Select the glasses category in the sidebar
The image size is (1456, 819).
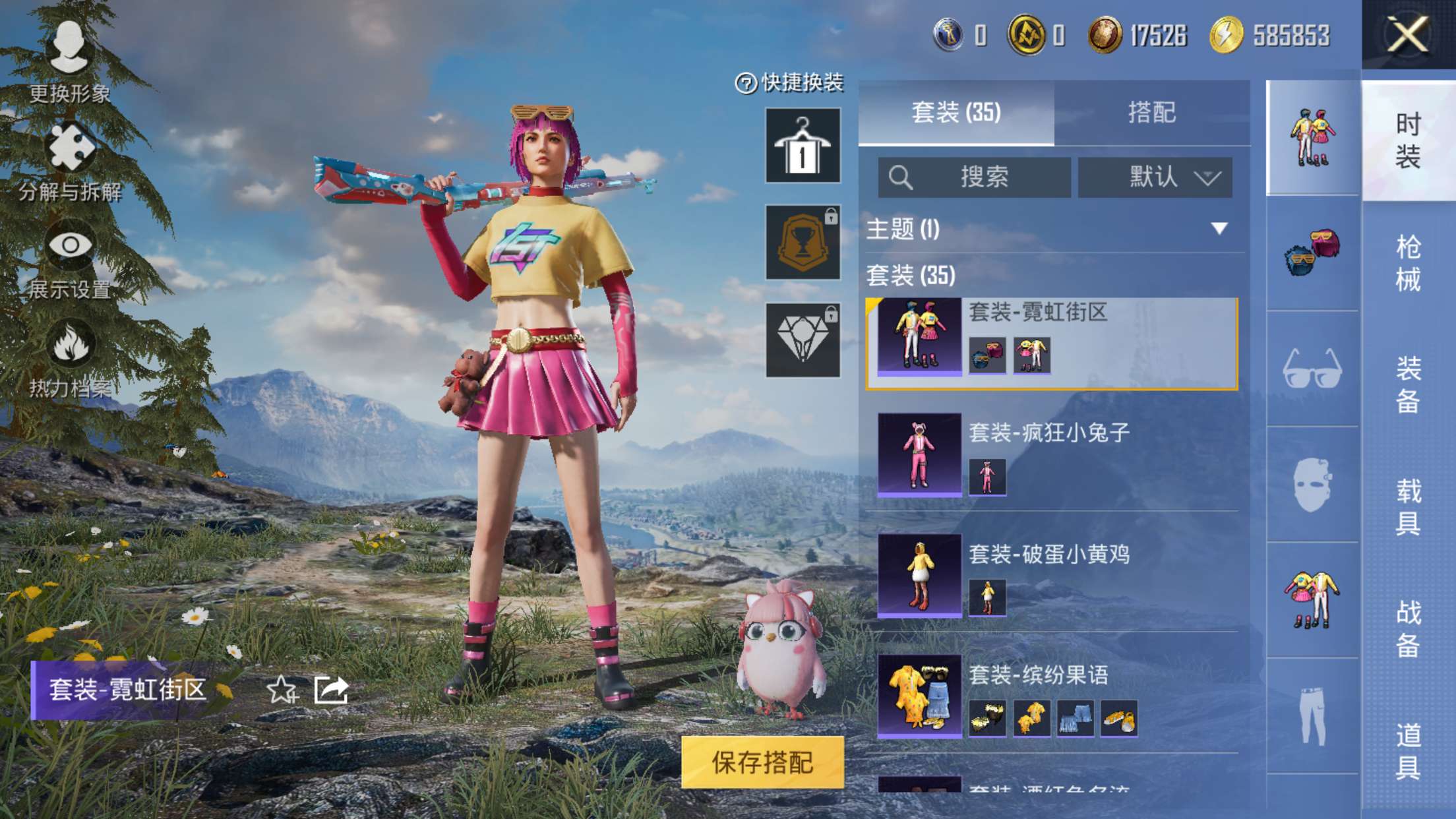tap(1312, 371)
